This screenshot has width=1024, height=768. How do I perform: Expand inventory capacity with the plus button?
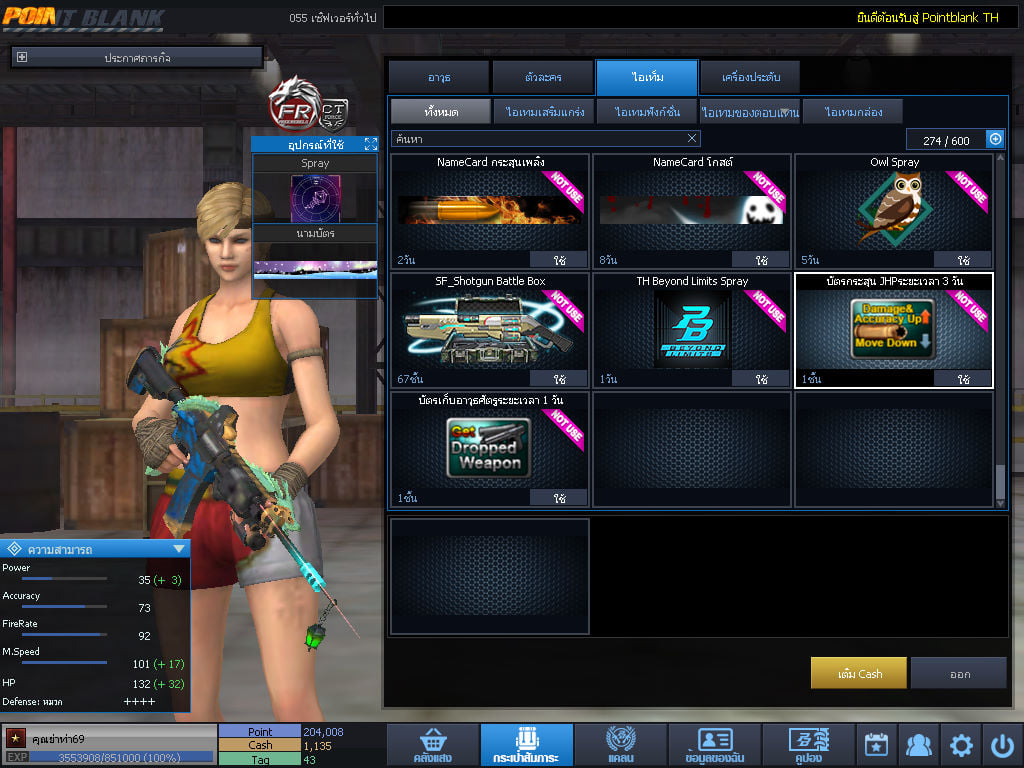point(995,139)
